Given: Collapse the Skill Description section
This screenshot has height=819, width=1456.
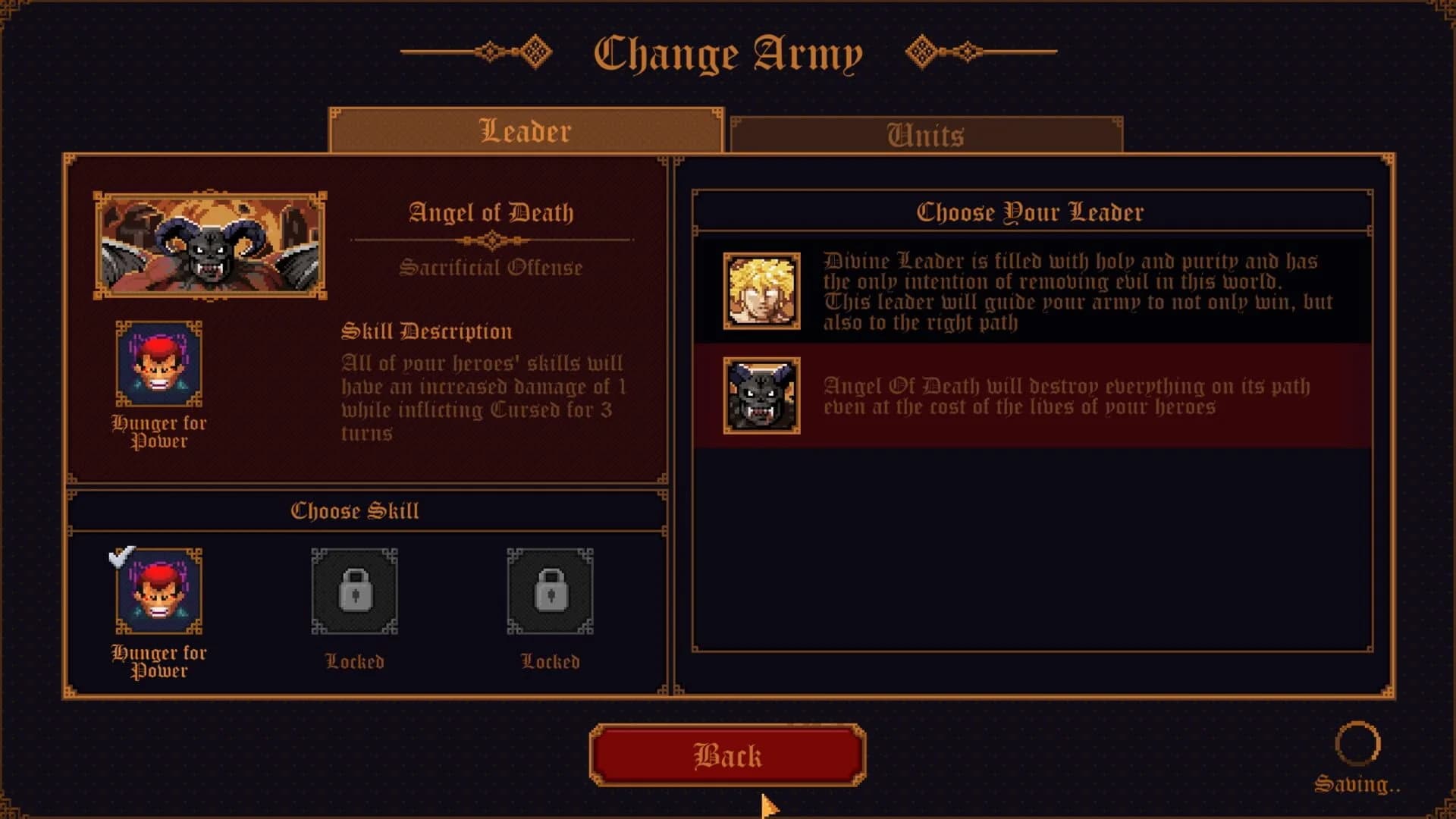Looking at the screenshot, I should 427,331.
